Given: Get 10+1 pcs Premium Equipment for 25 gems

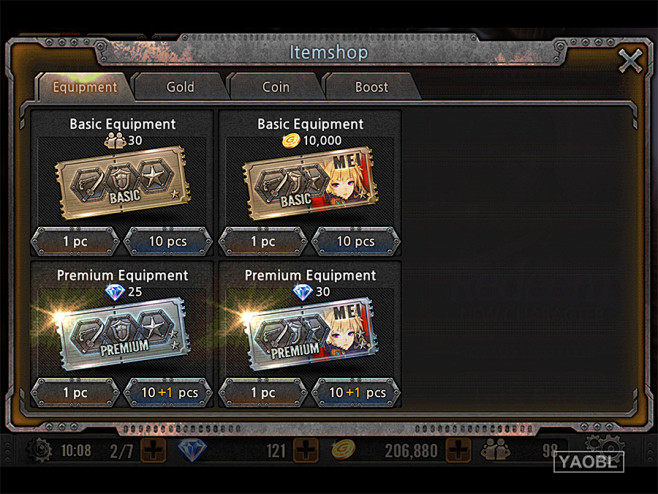Looking at the screenshot, I should (x=168, y=392).
